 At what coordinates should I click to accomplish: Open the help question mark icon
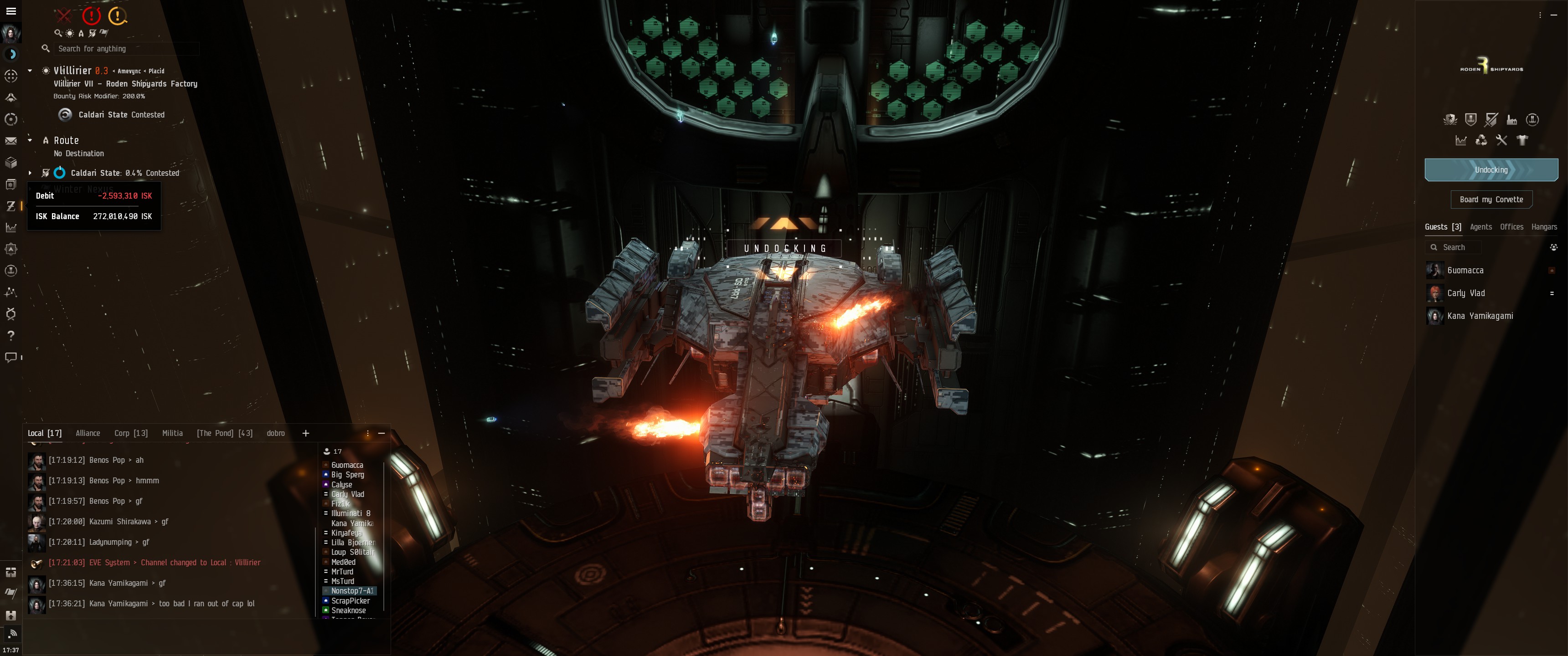10,335
